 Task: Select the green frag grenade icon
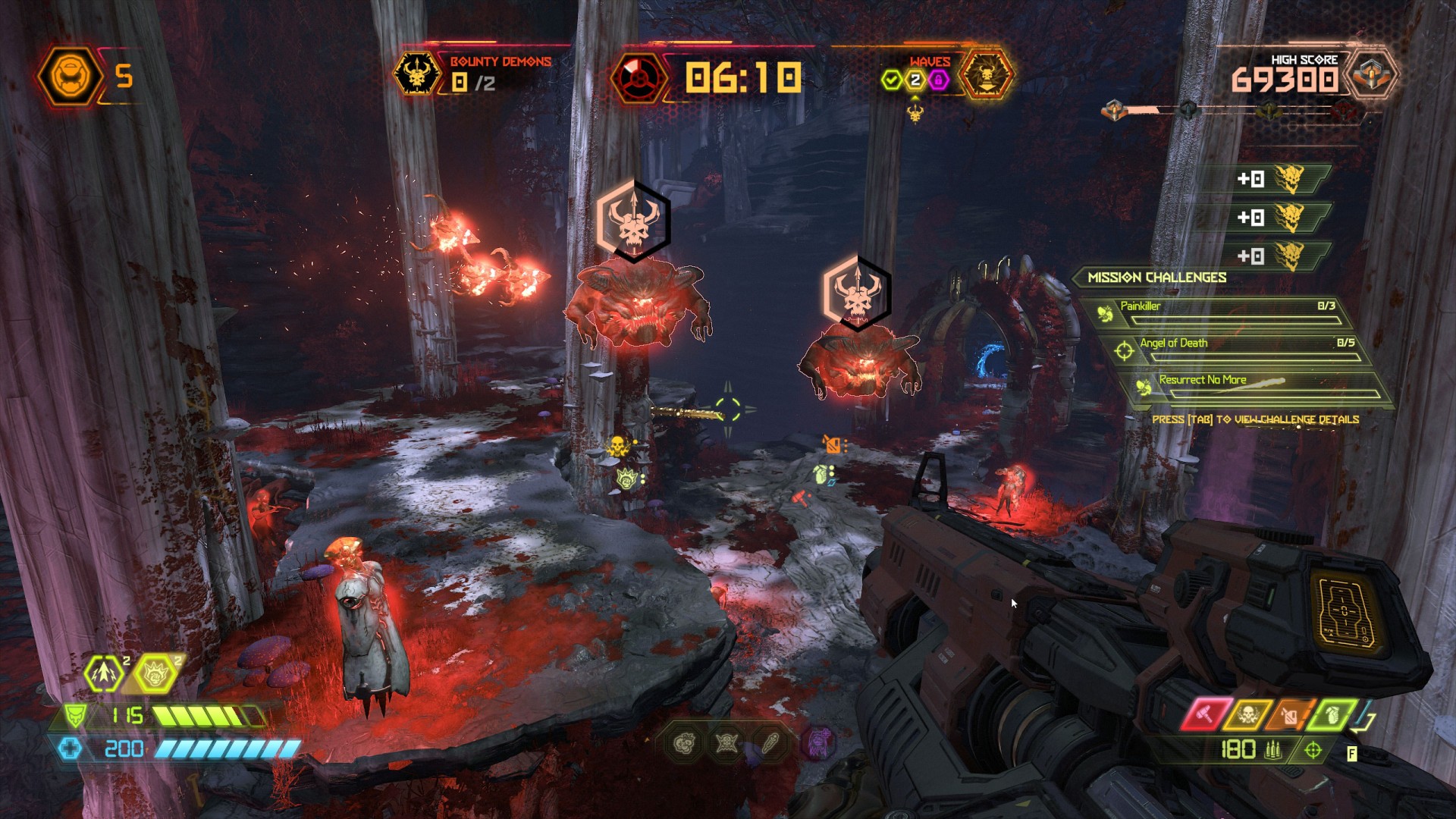coord(1332,714)
